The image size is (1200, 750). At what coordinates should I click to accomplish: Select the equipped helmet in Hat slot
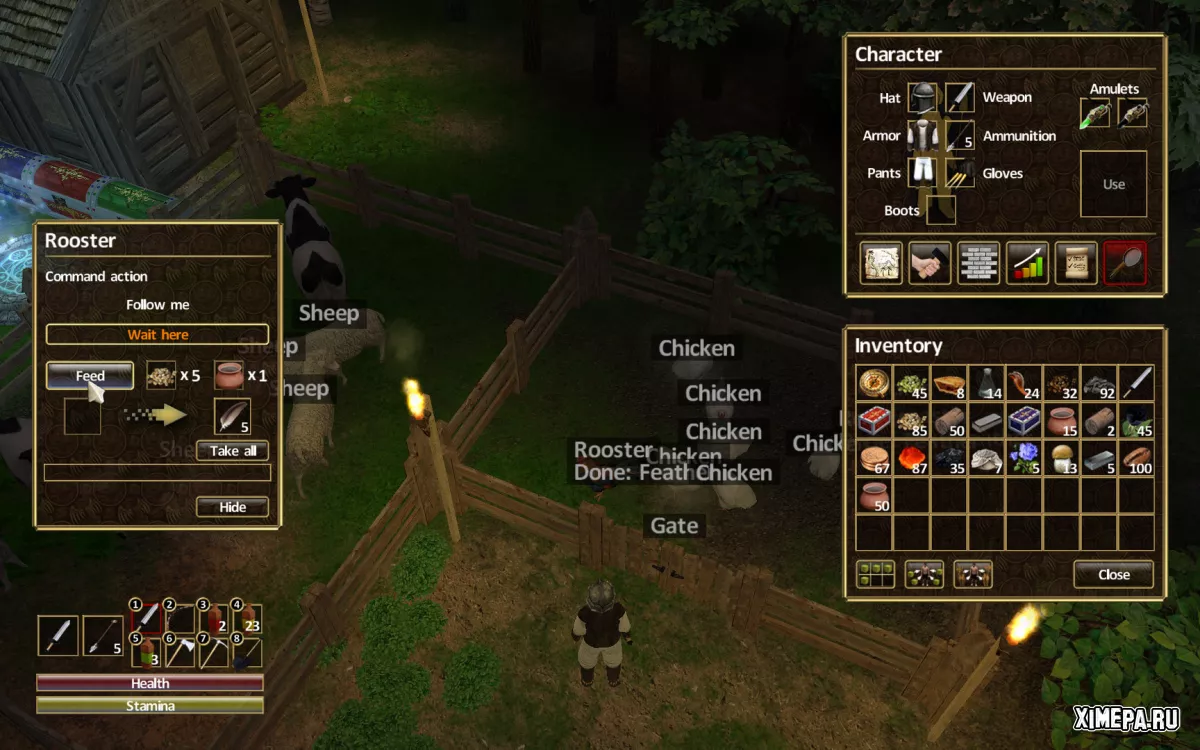925,98
